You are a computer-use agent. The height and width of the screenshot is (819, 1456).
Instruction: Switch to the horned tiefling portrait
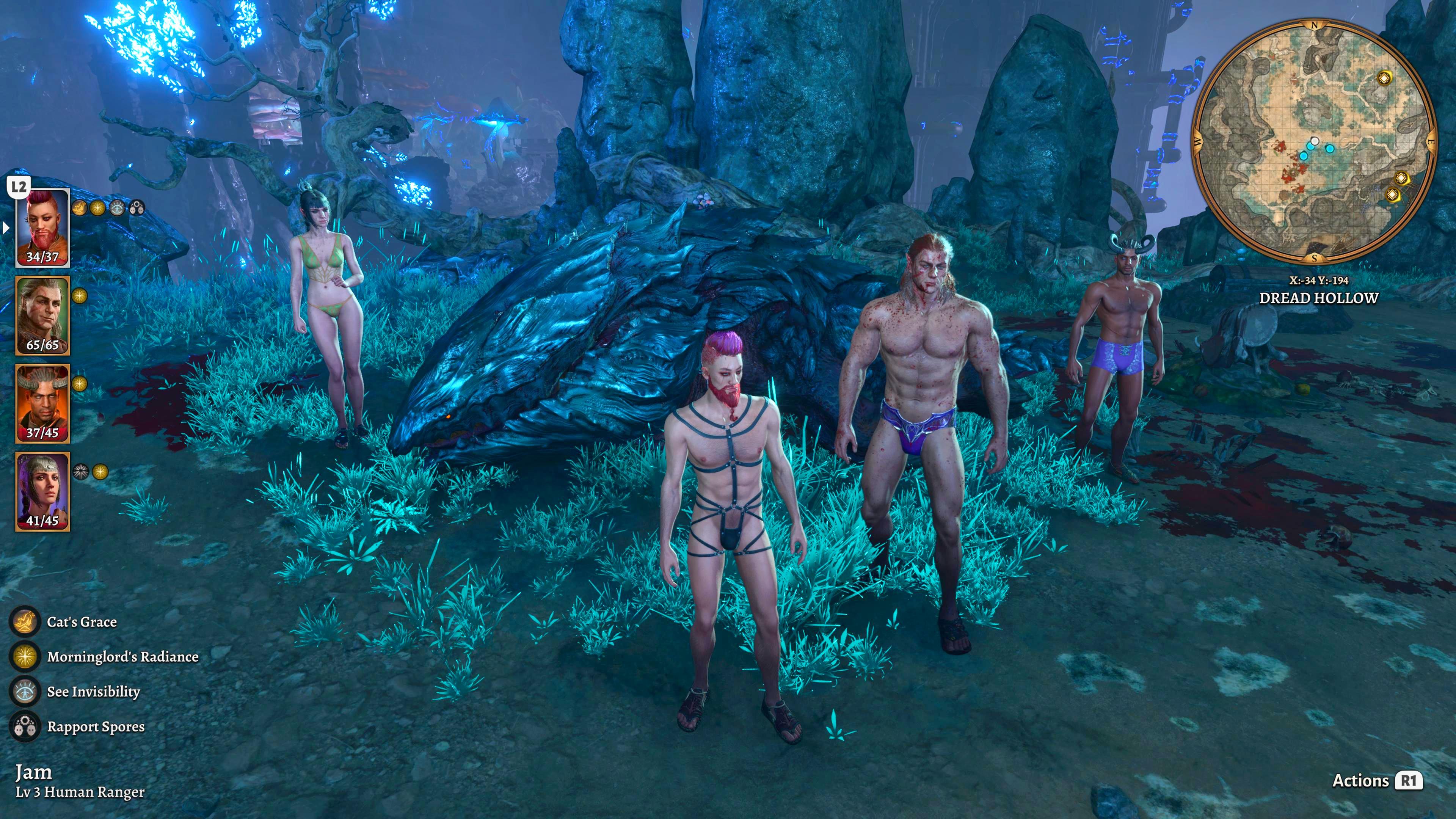(x=42, y=403)
